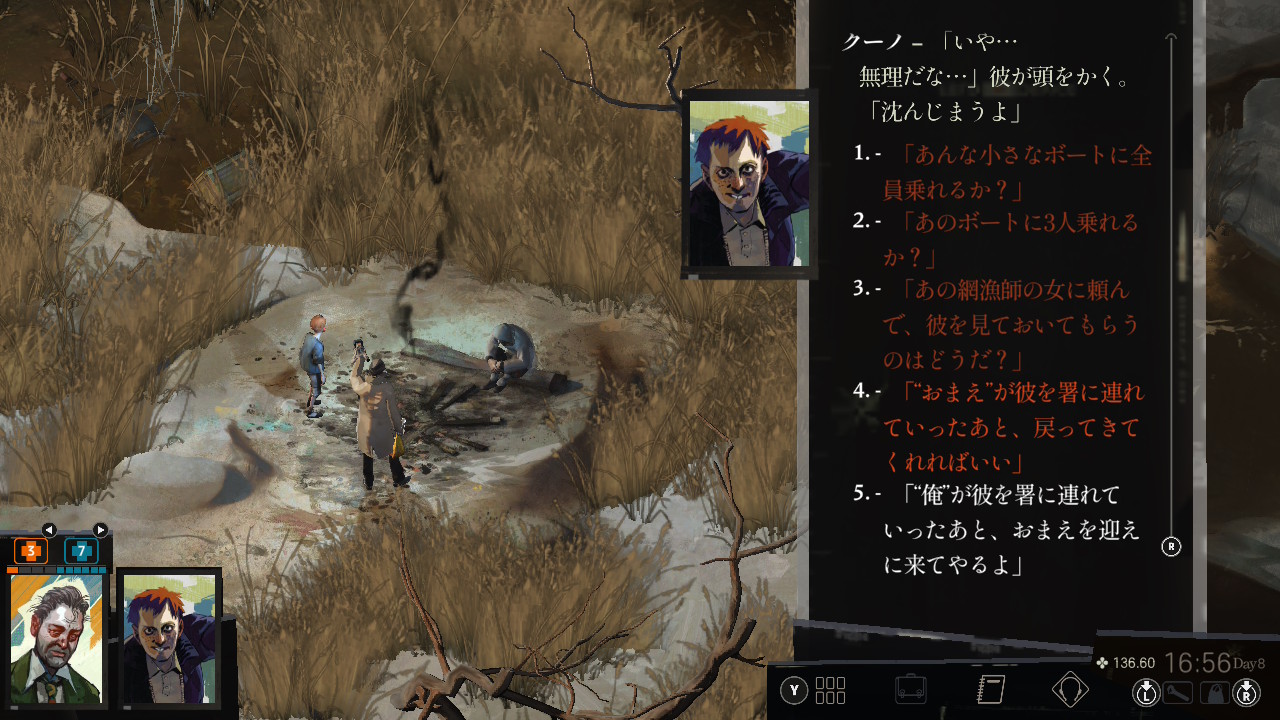Select reply 5 starting with "俺"
Screen dimensions: 1280x720
point(1010,529)
